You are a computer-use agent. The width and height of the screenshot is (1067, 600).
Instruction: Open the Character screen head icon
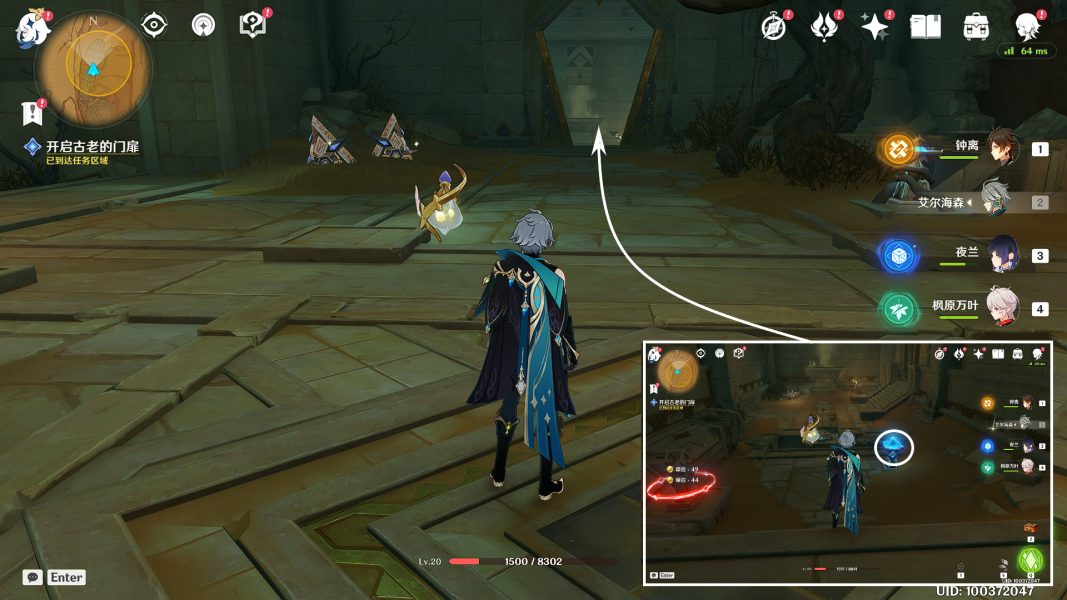pos(1026,27)
